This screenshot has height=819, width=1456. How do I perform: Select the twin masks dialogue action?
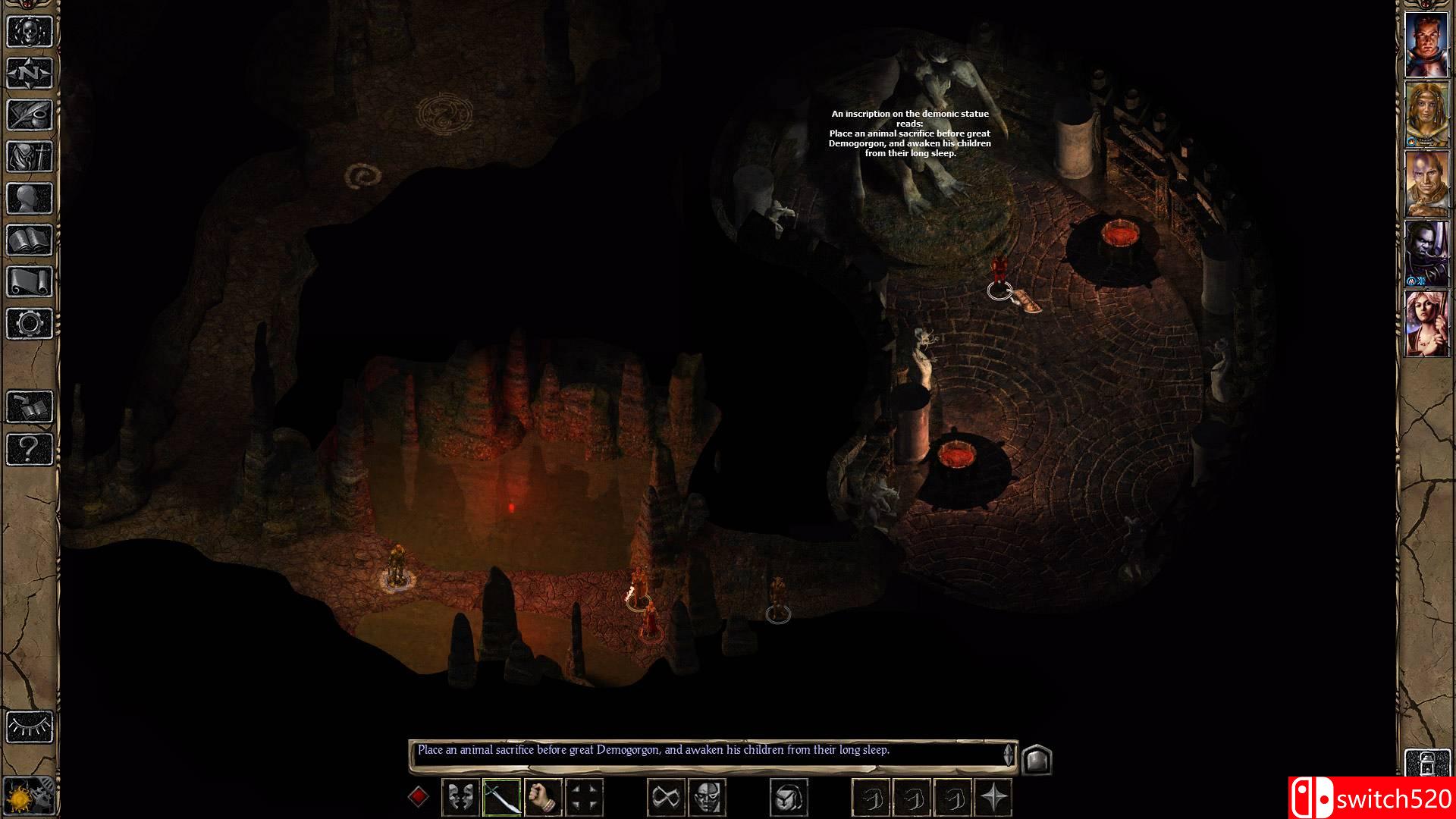click(x=460, y=797)
